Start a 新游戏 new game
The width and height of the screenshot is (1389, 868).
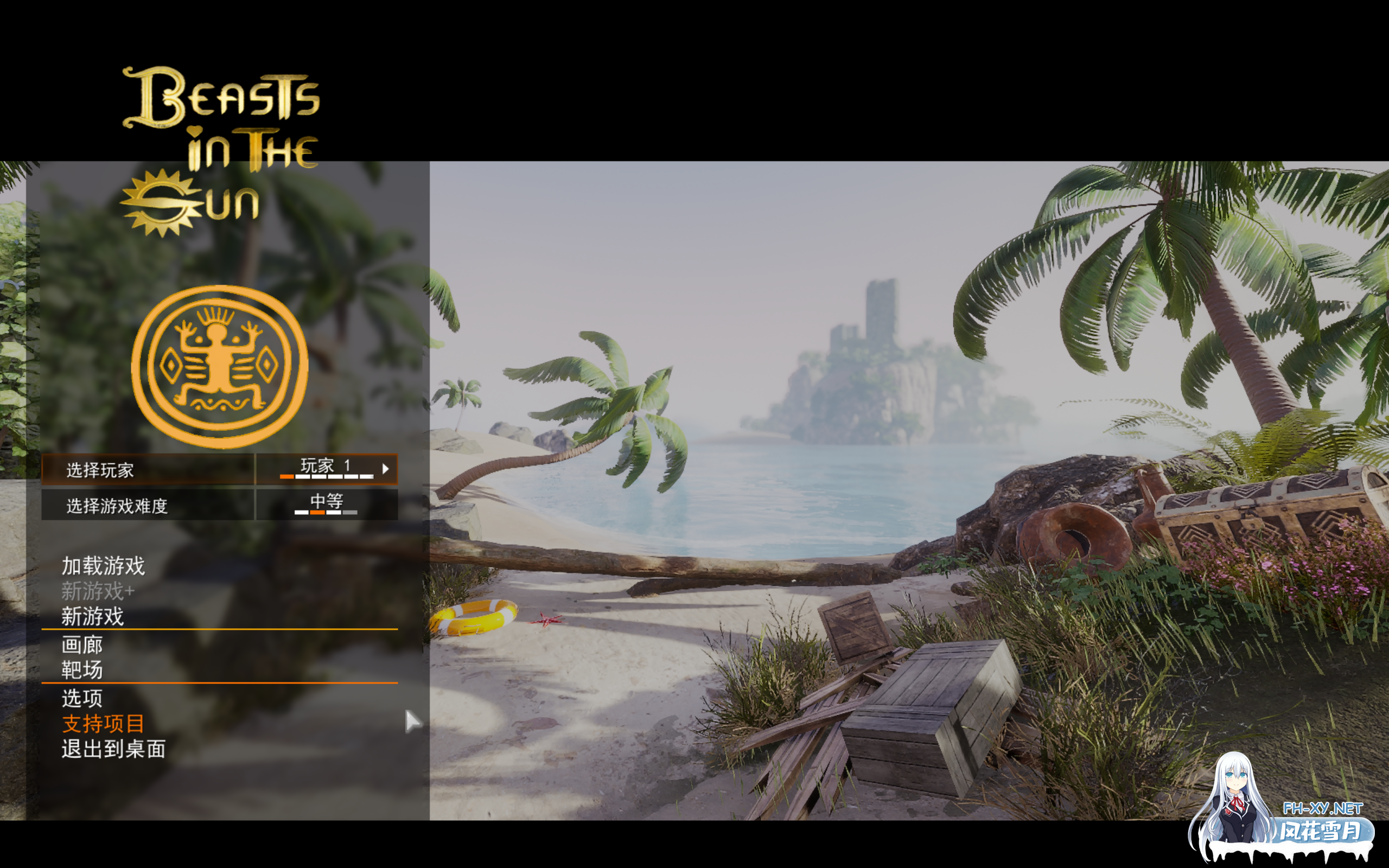coord(92,617)
